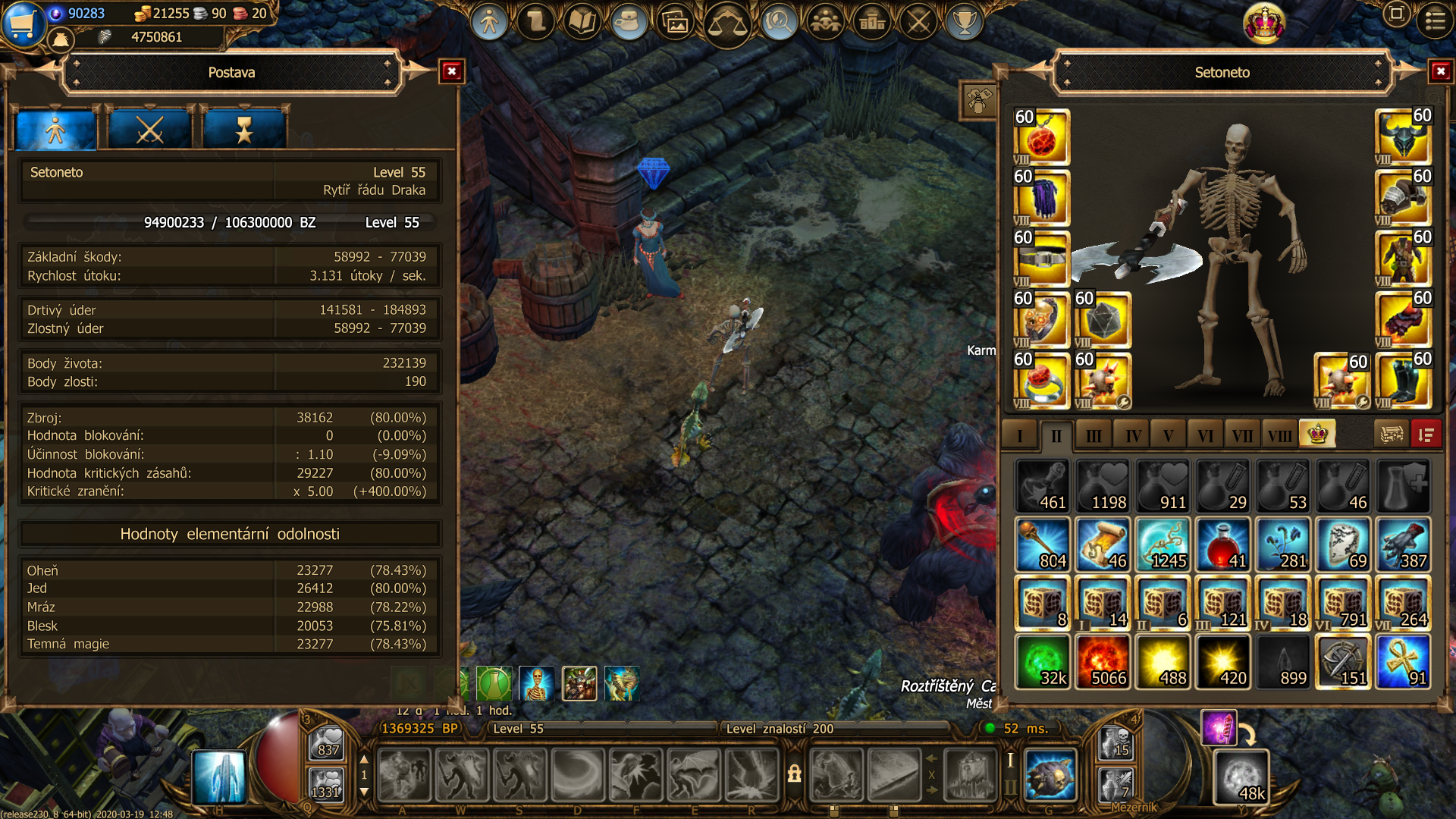The width and height of the screenshot is (1456, 819).
Task: Open the open-book menu icon
Action: click(x=582, y=22)
